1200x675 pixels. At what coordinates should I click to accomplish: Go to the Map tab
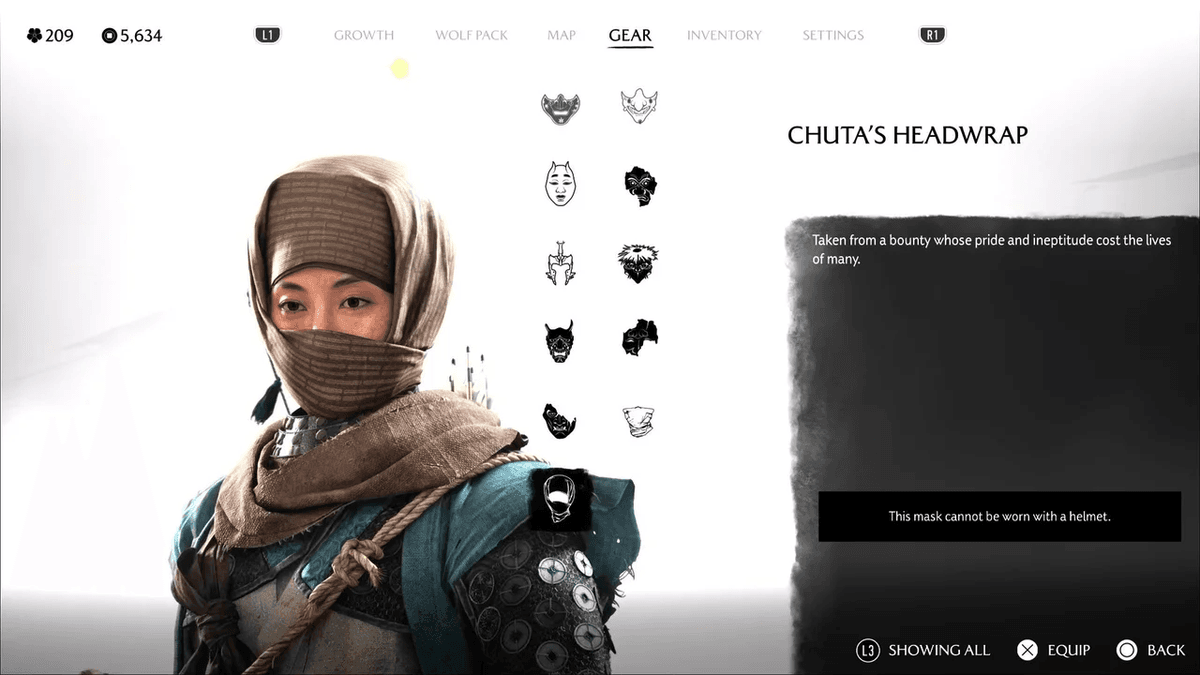pos(561,35)
